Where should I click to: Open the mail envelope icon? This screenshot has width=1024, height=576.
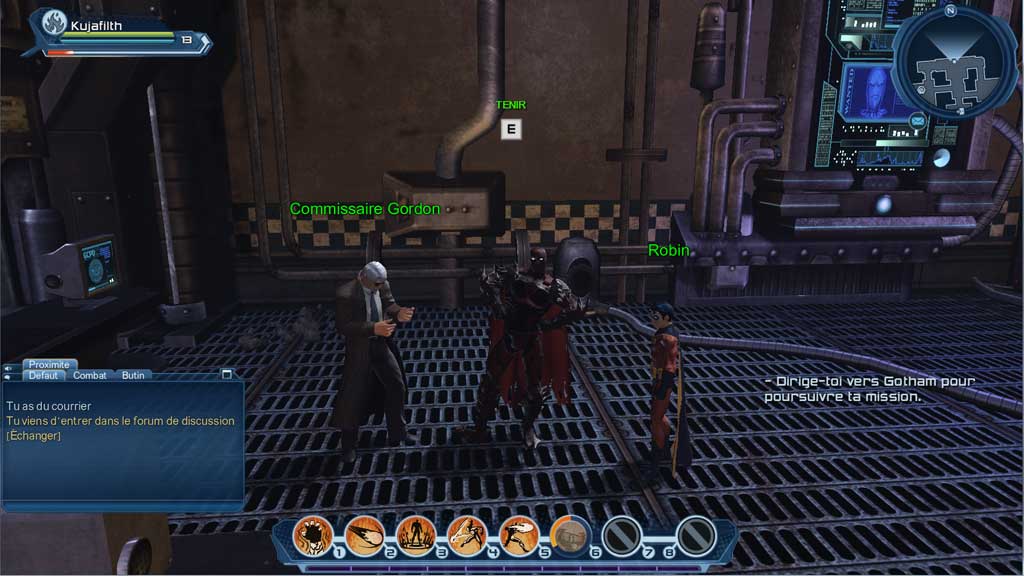[917, 122]
